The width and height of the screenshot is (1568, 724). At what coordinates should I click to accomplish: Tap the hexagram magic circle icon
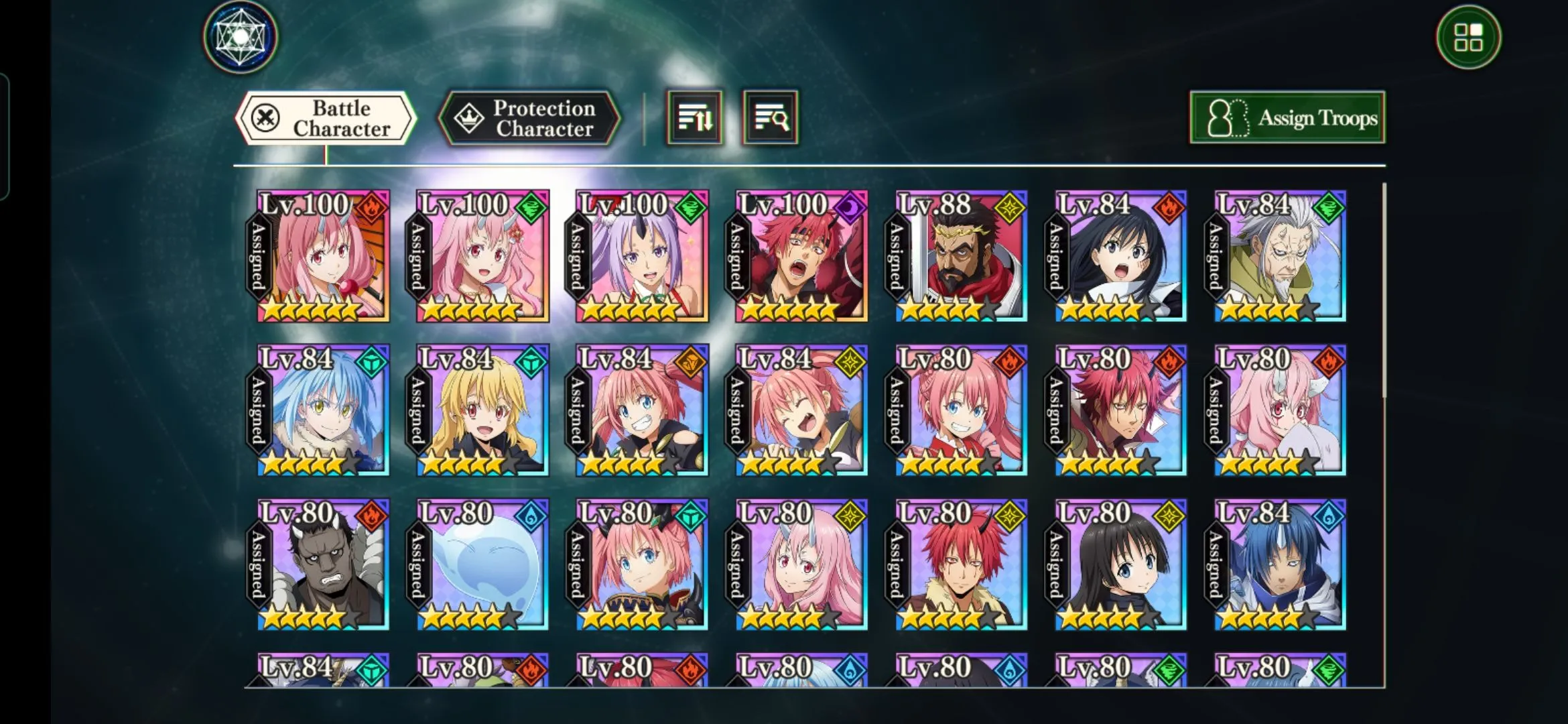(x=241, y=37)
